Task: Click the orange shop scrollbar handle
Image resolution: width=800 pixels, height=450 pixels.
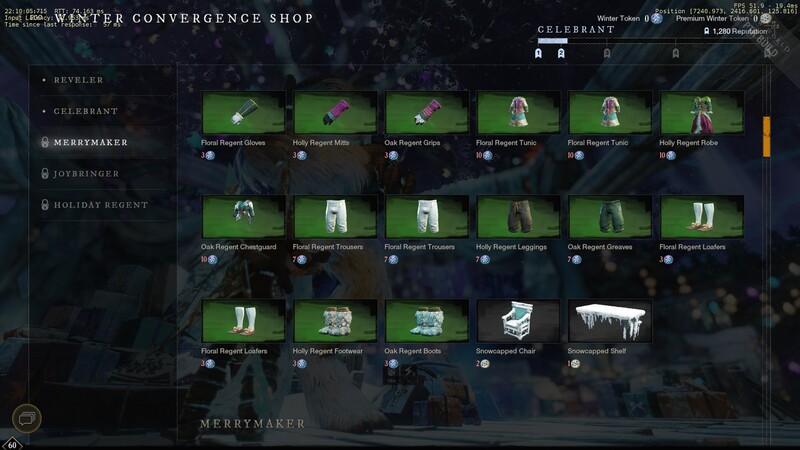Action: [766, 137]
